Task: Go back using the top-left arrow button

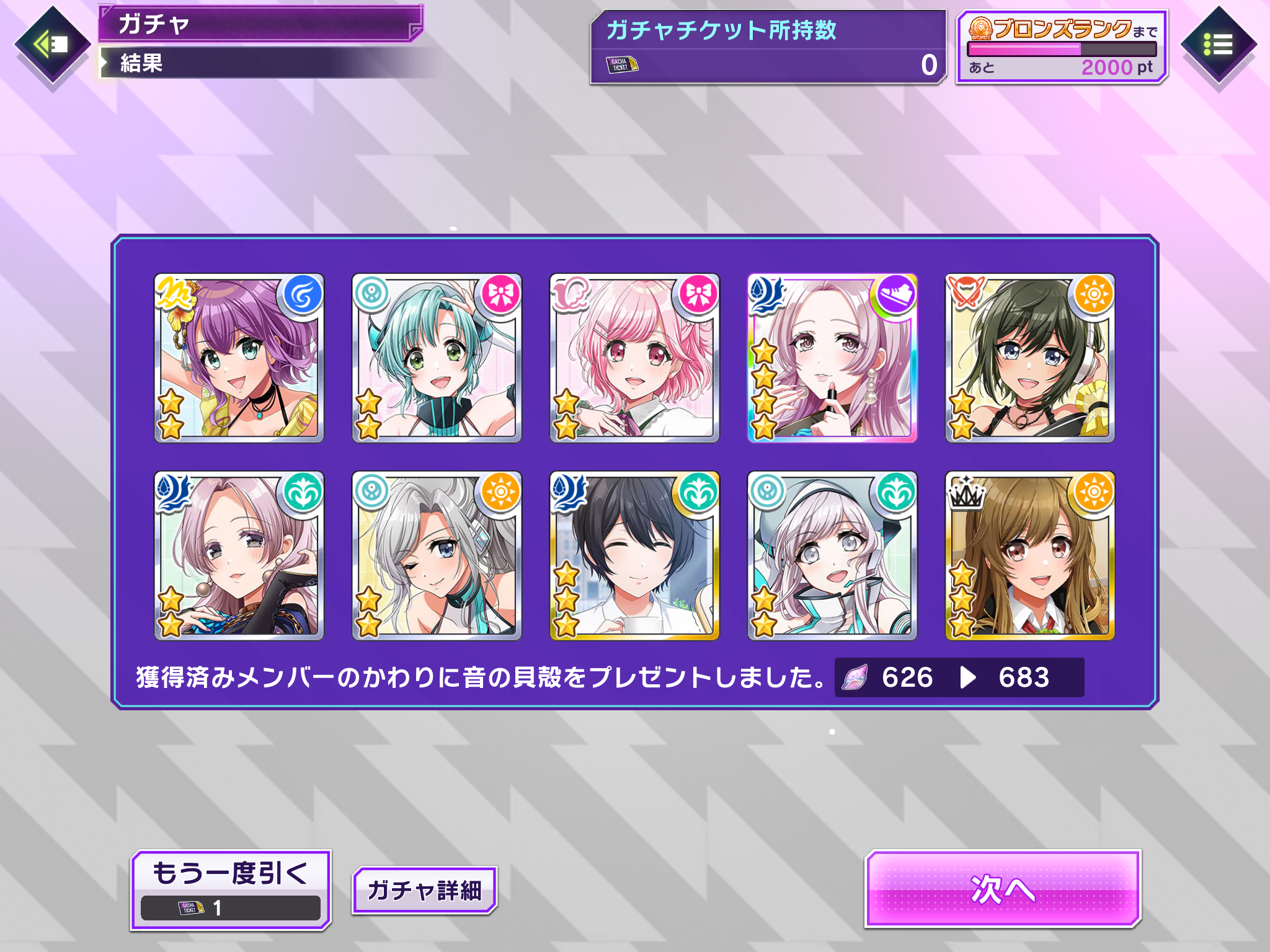Action: coord(52,45)
